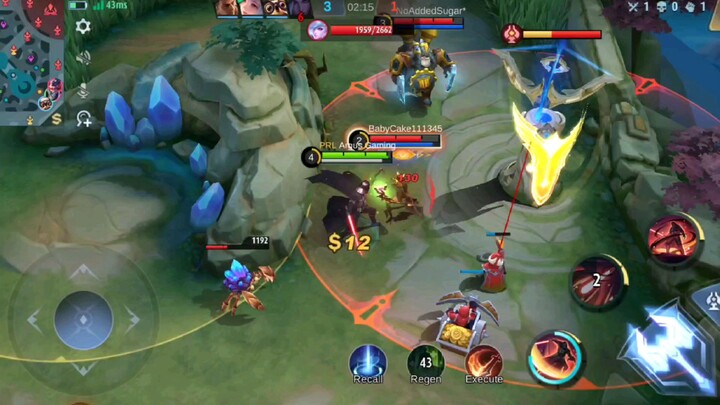Cast the Execute battle spell
Viewport: 720px width, 405px height.
(x=484, y=361)
